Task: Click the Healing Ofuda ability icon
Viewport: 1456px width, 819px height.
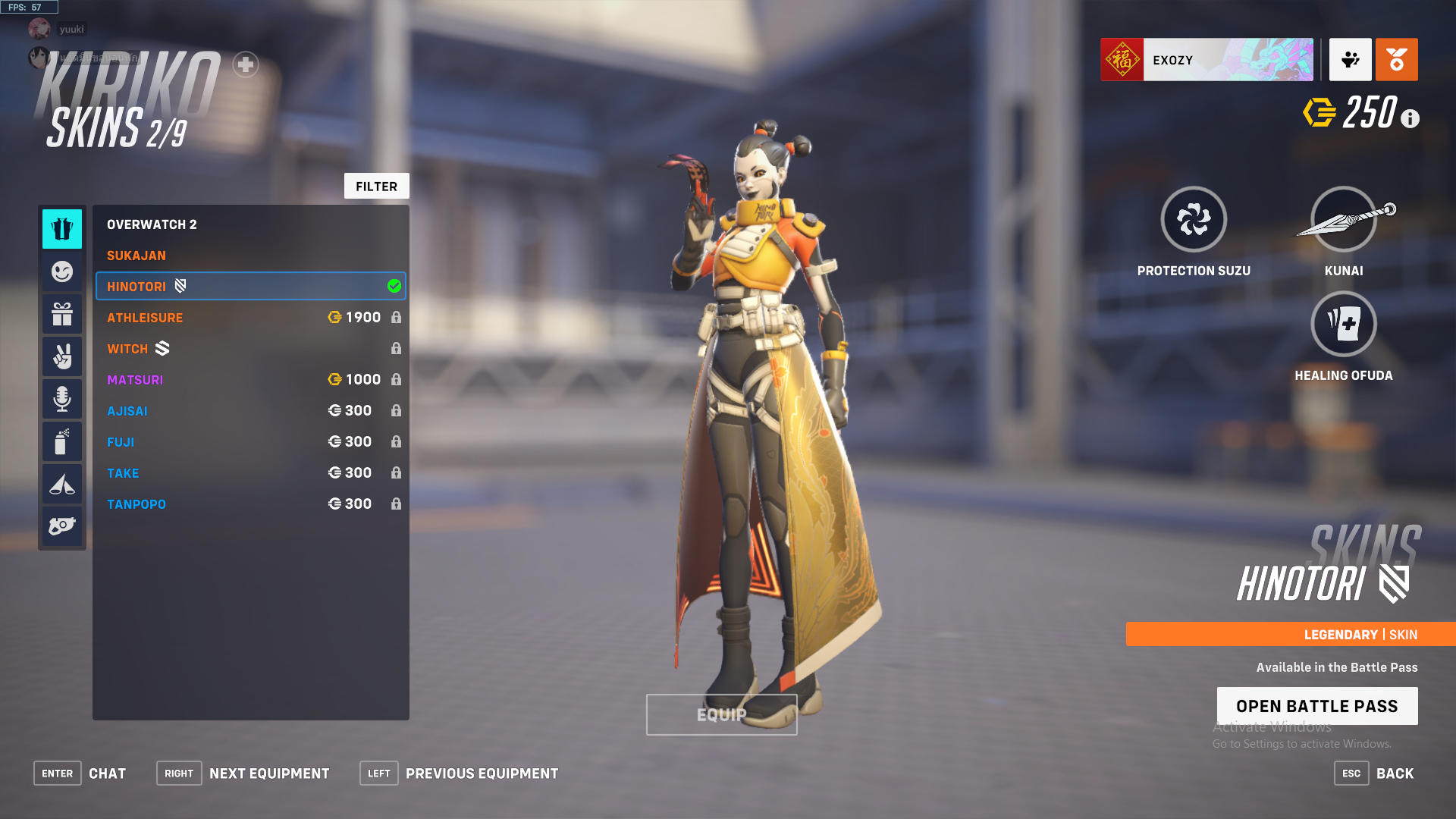Action: pos(1343,323)
